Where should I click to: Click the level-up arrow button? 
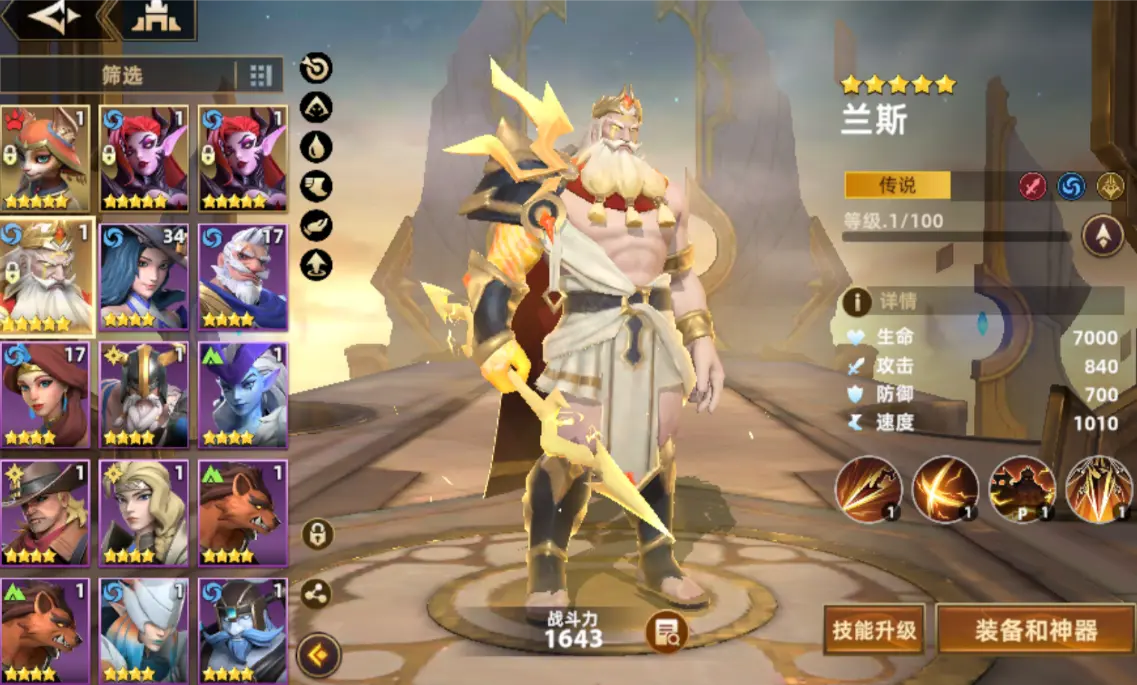pyautogui.click(x=1103, y=237)
